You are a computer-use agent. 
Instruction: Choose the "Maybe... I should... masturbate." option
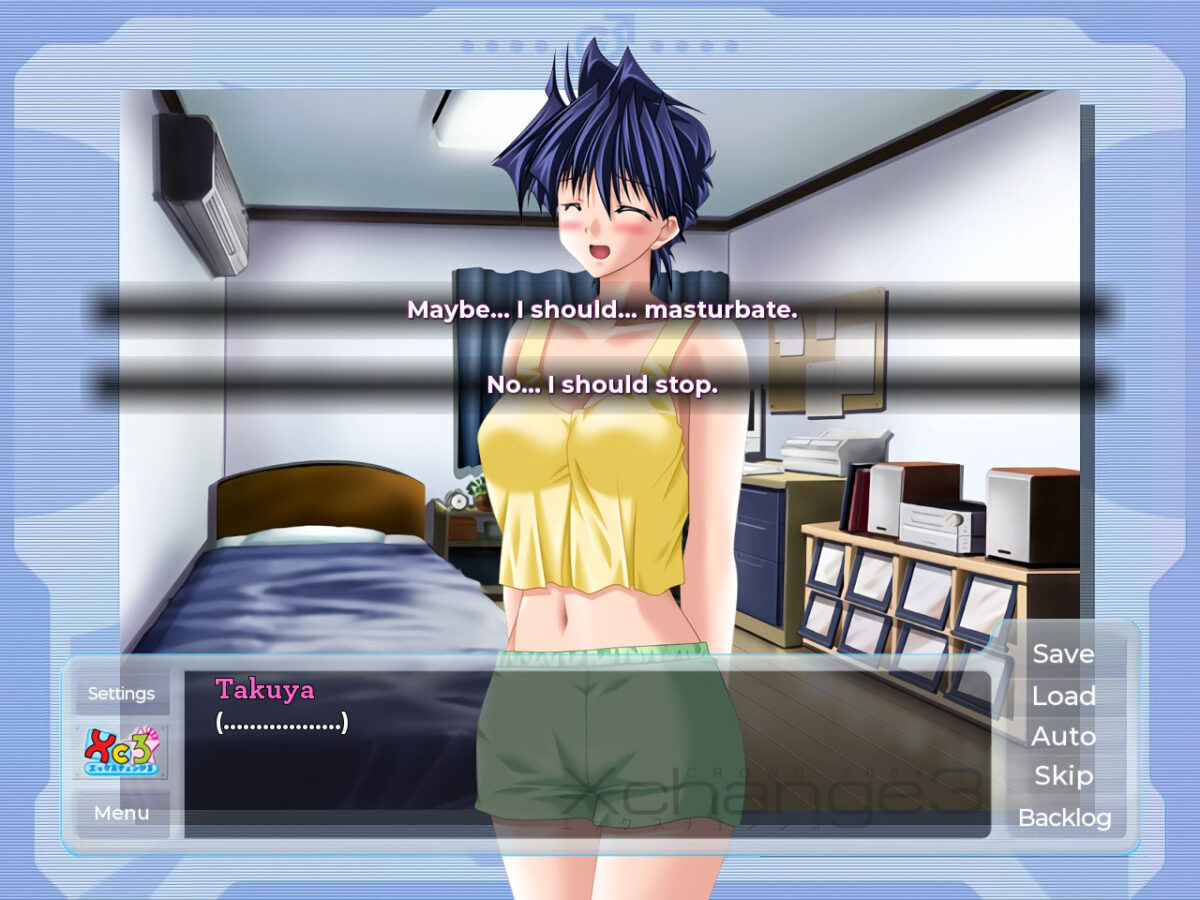coord(601,310)
